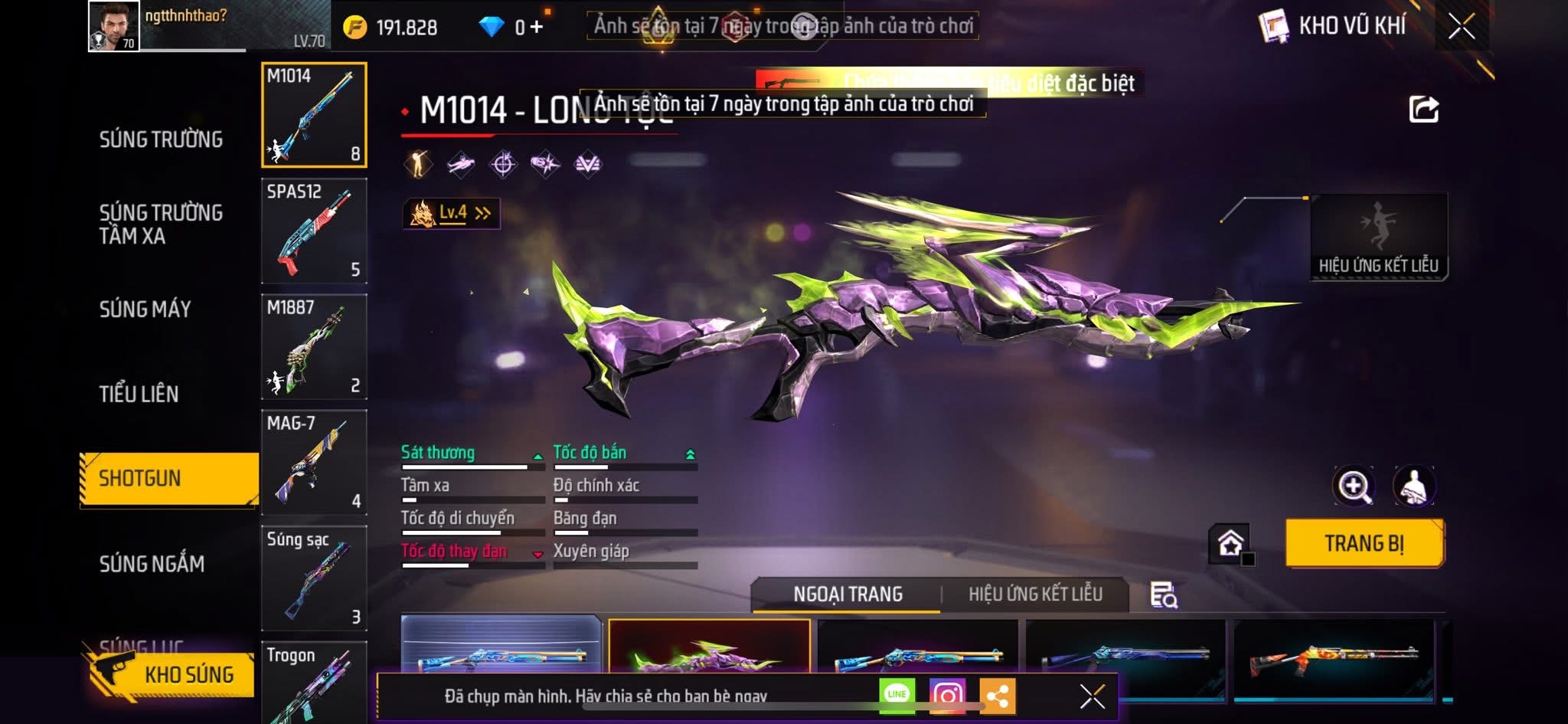
Task: Share screenshot via LINE
Action: point(897,695)
